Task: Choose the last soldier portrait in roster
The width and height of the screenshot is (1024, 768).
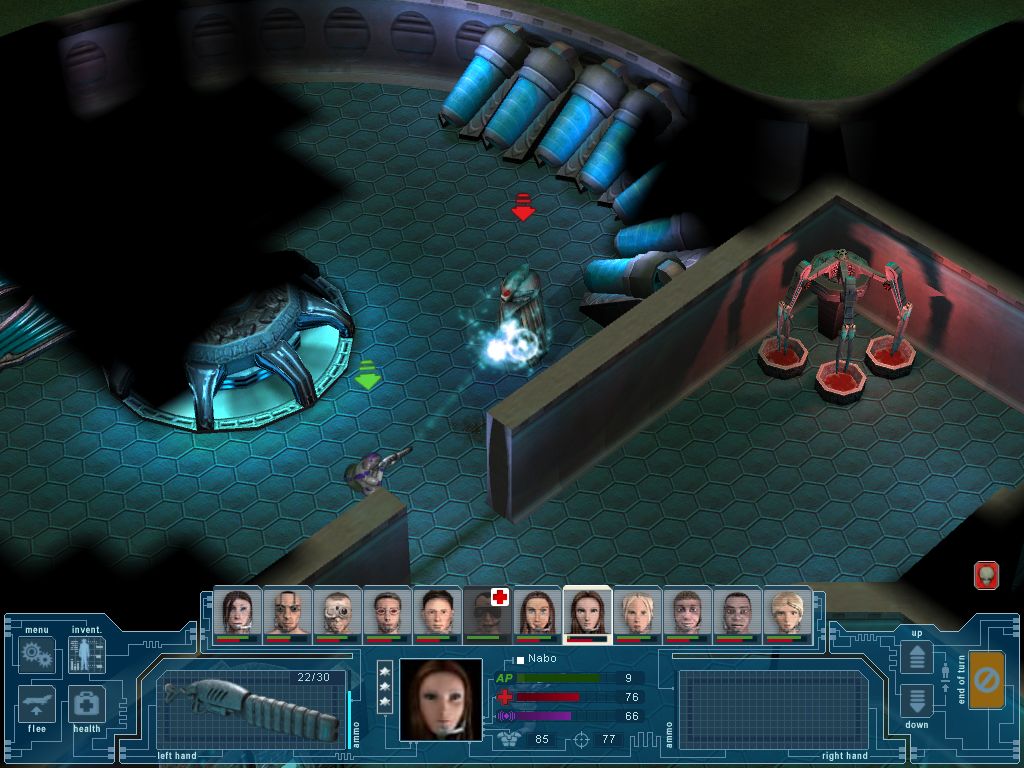Action: point(787,612)
